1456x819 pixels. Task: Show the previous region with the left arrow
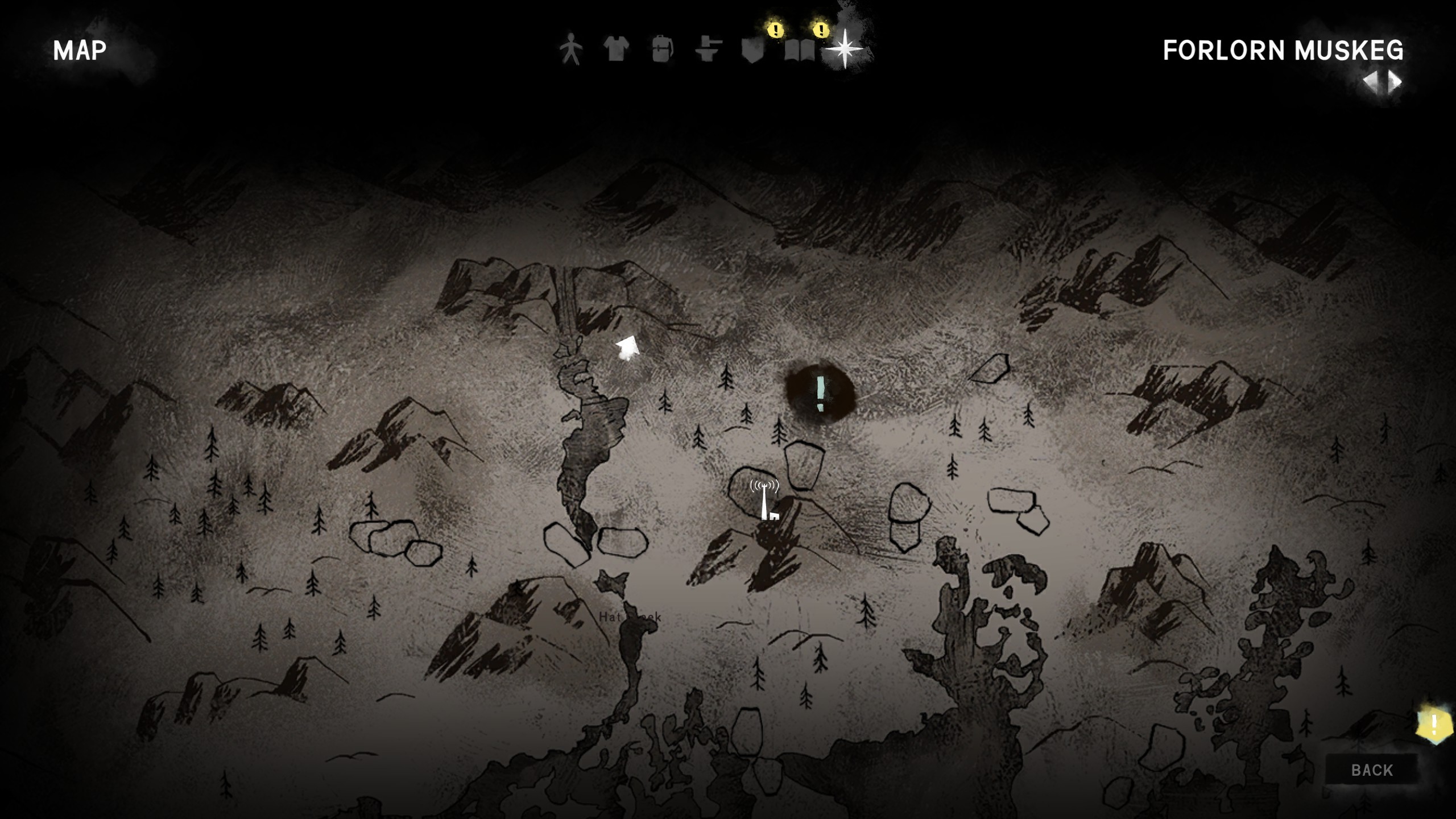1372,82
